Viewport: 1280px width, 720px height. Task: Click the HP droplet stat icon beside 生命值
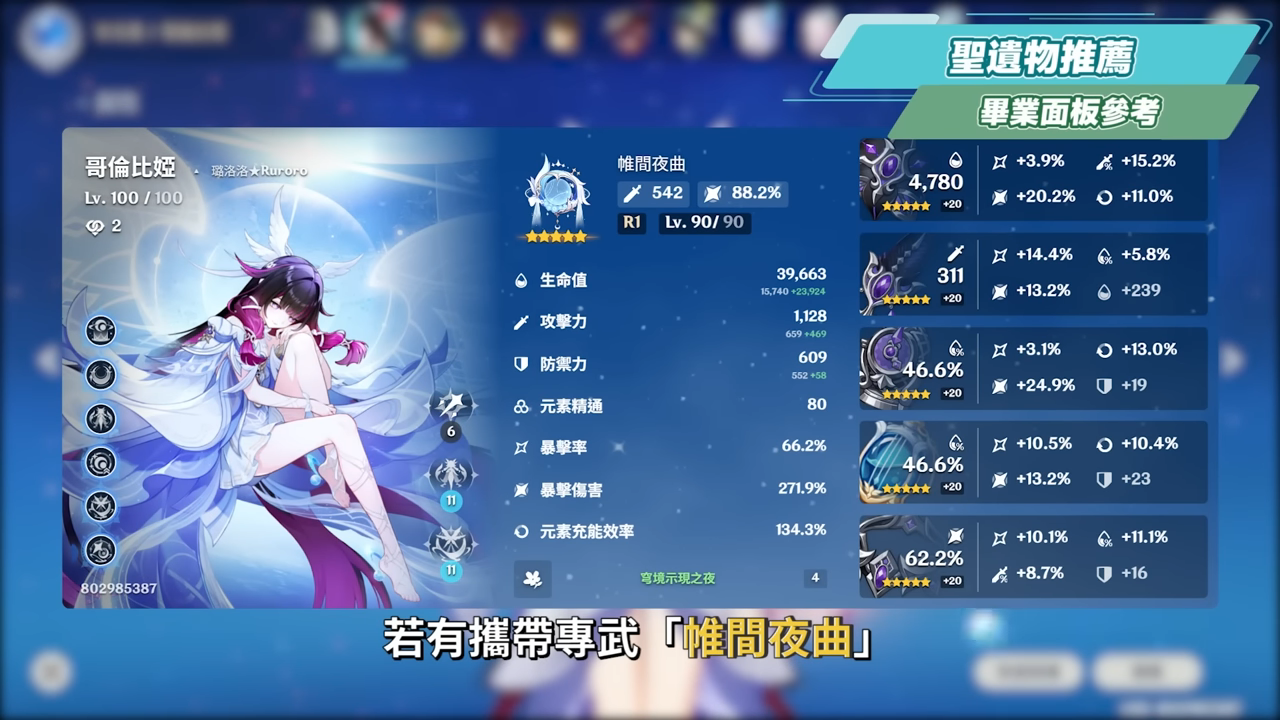pos(522,281)
